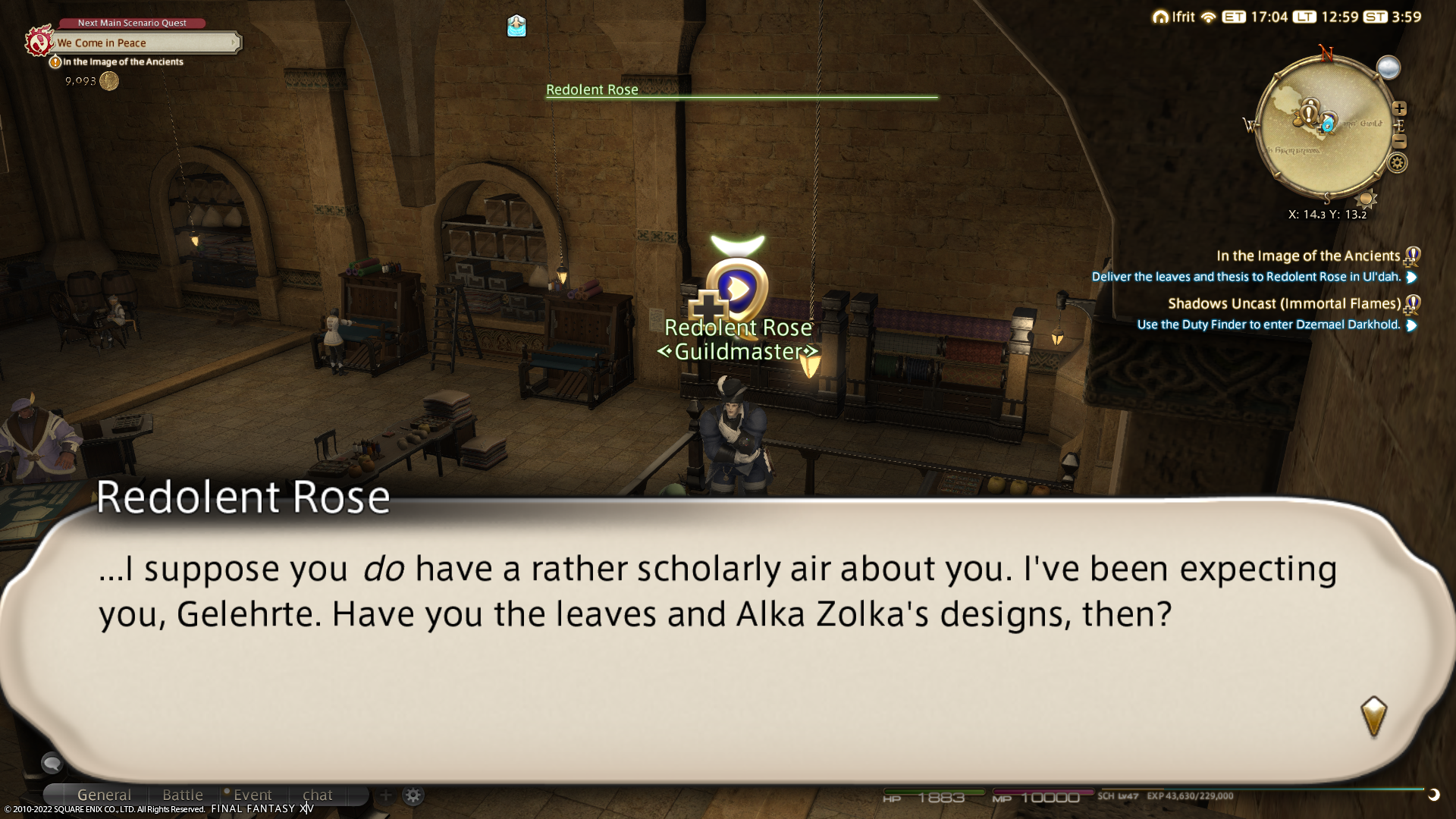This screenshot has height=819, width=1456.
Task: Add a new chat log tab
Action: (x=385, y=795)
